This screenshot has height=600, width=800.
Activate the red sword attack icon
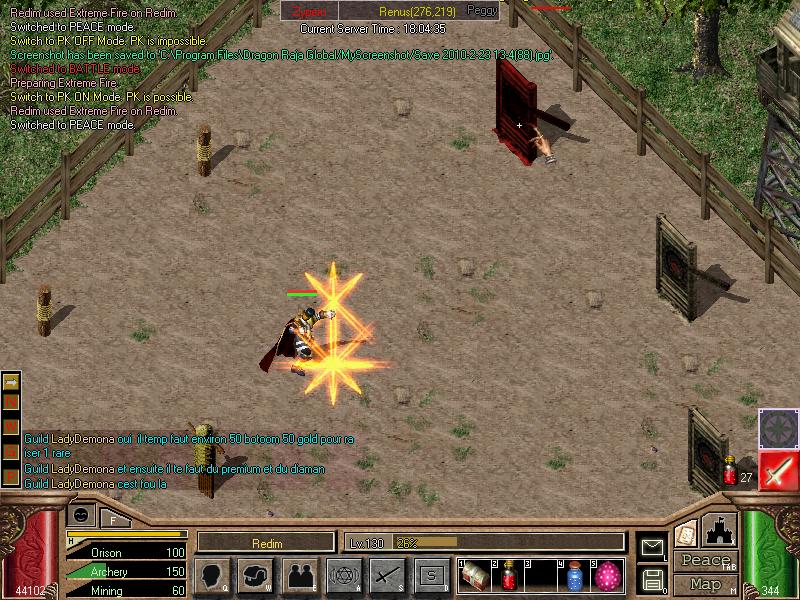coord(777,470)
